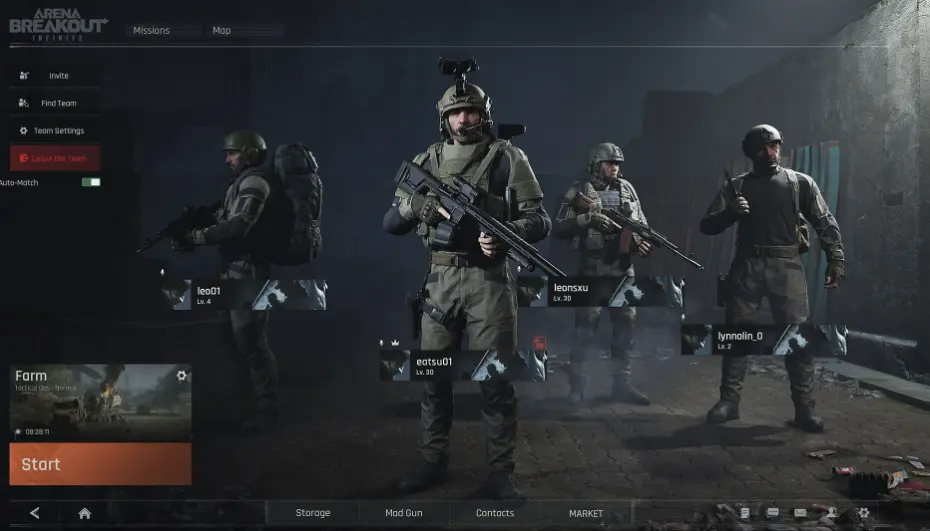
Task: Open the Farm map settings gear
Action: pyautogui.click(x=181, y=376)
